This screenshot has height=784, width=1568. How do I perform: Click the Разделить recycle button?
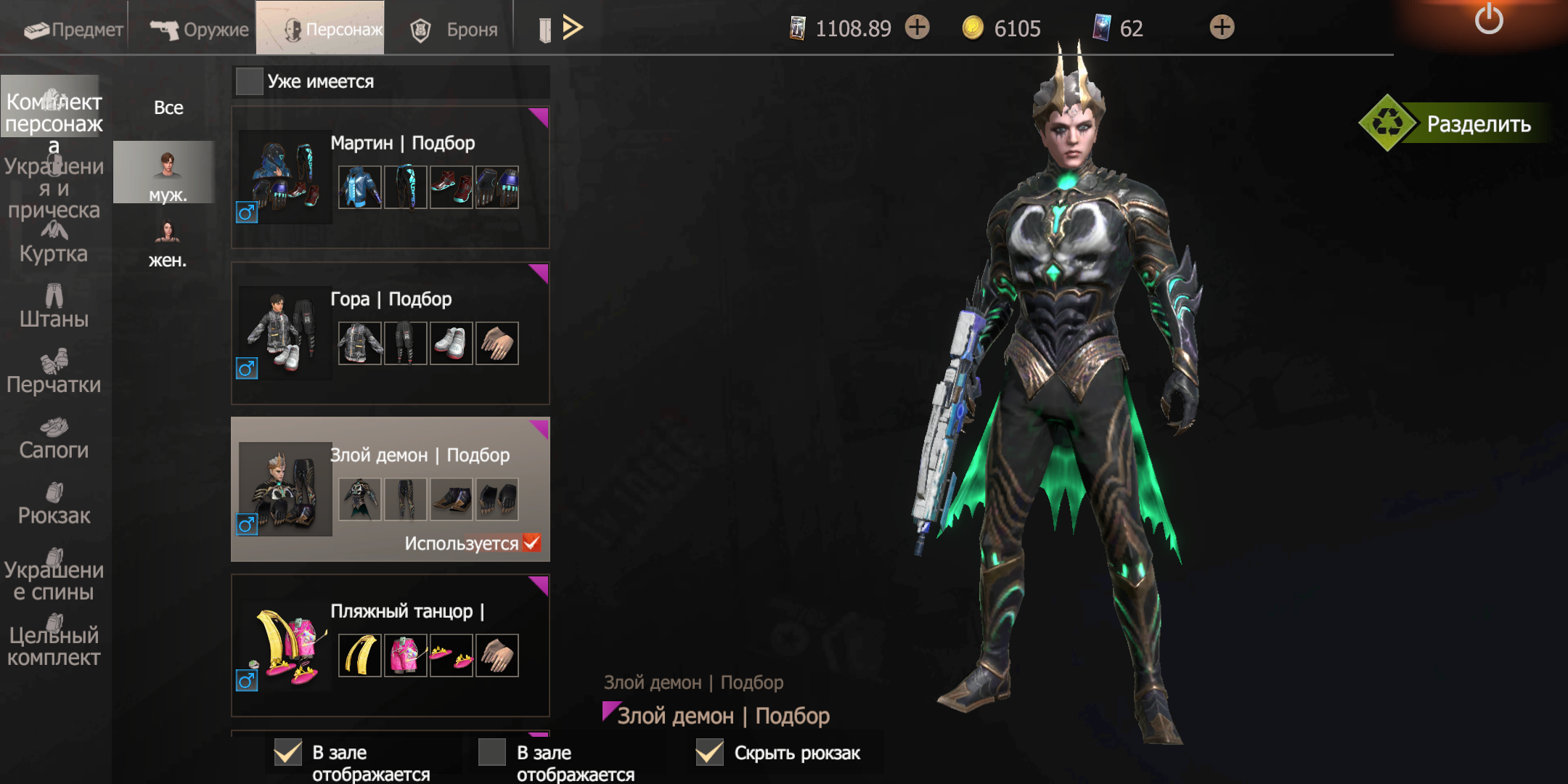pyautogui.click(x=1388, y=123)
